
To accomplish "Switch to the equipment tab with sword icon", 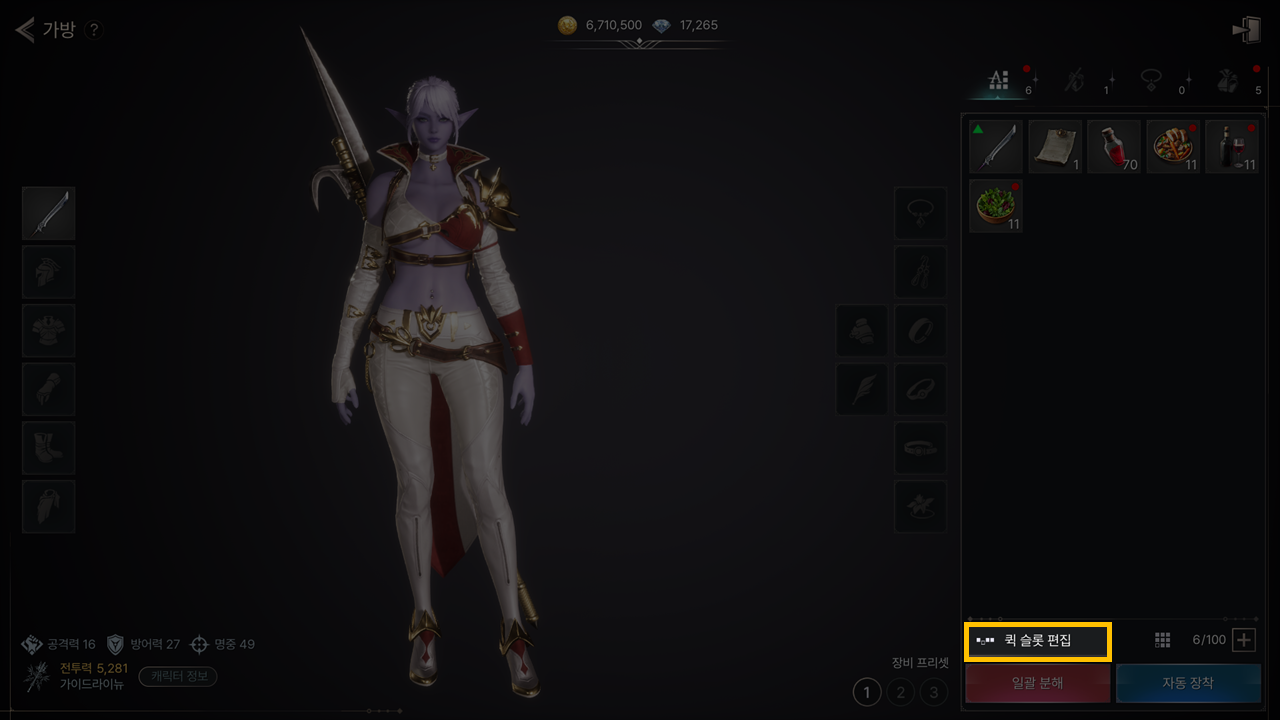I will pos(1073,81).
